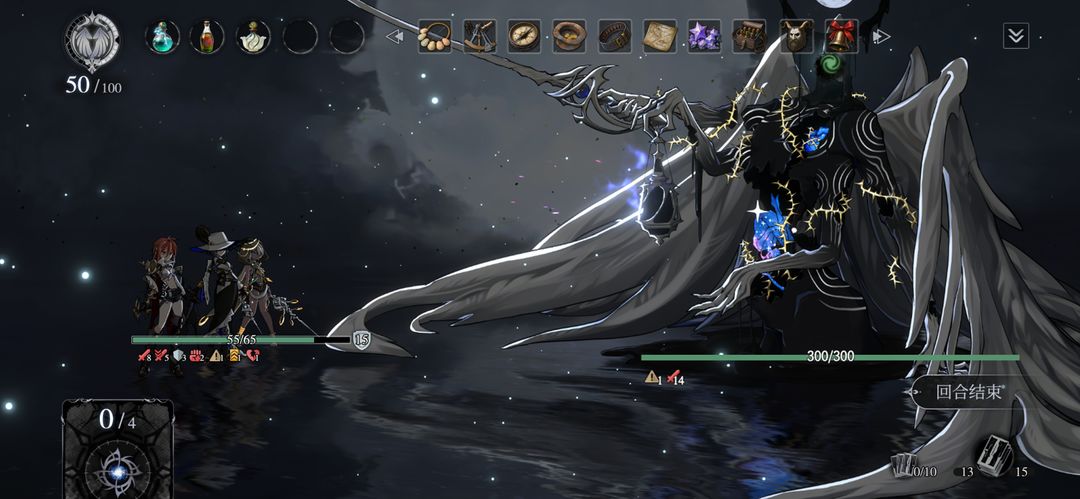This screenshot has width=1080, height=499.
Task: Expand the top-right double-chevron menu
Action: tap(1016, 37)
